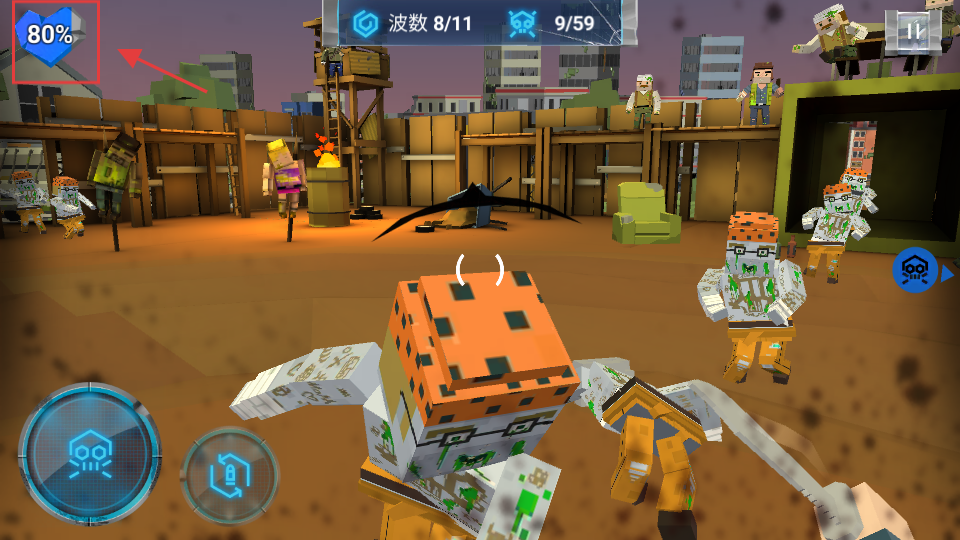Pause the game with the top-right button
This screenshot has width=960, height=540.
click(x=913, y=32)
